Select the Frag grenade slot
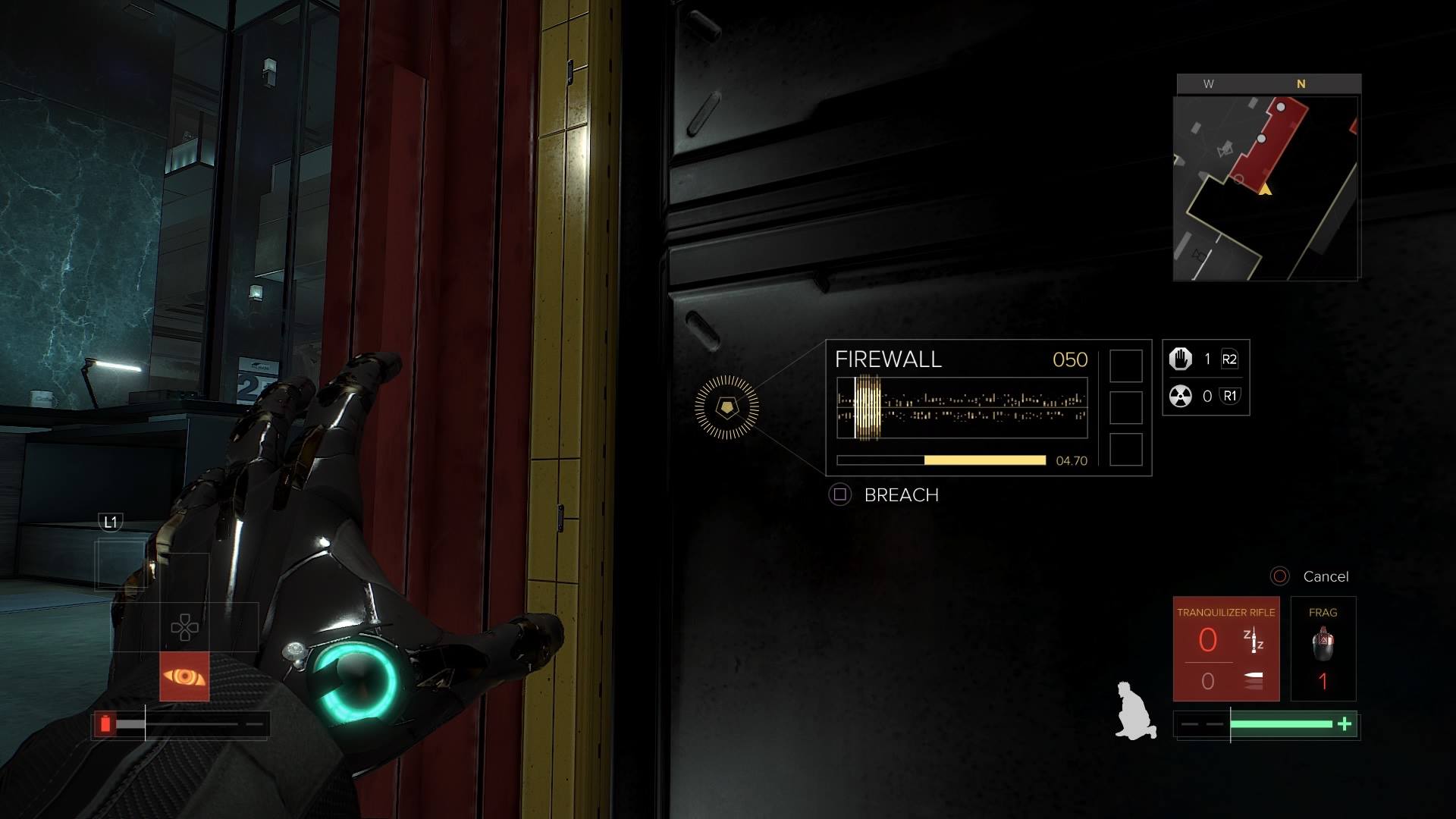The image size is (1456, 819). (1323, 649)
